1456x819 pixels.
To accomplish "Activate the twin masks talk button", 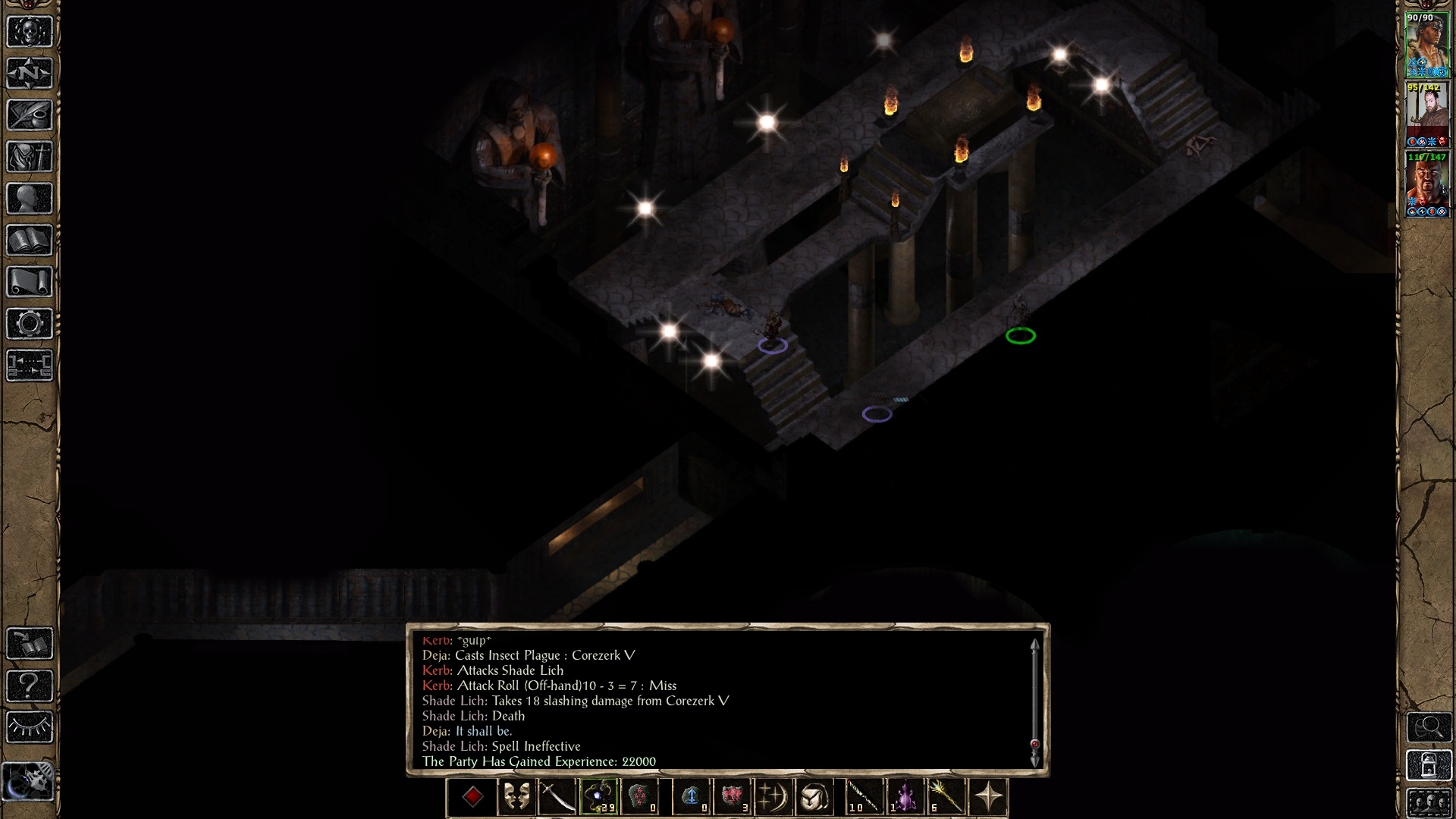I will pos(516,797).
